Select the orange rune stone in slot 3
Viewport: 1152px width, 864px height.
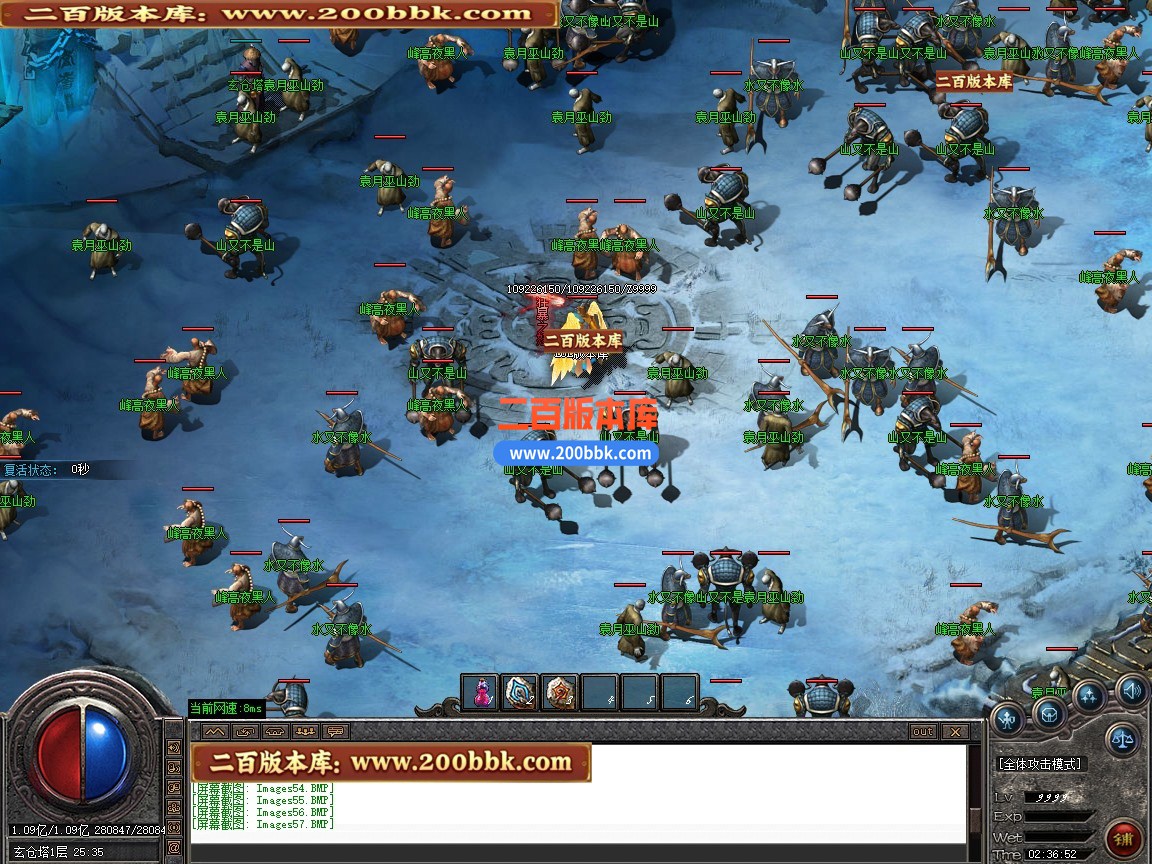[x=560, y=692]
